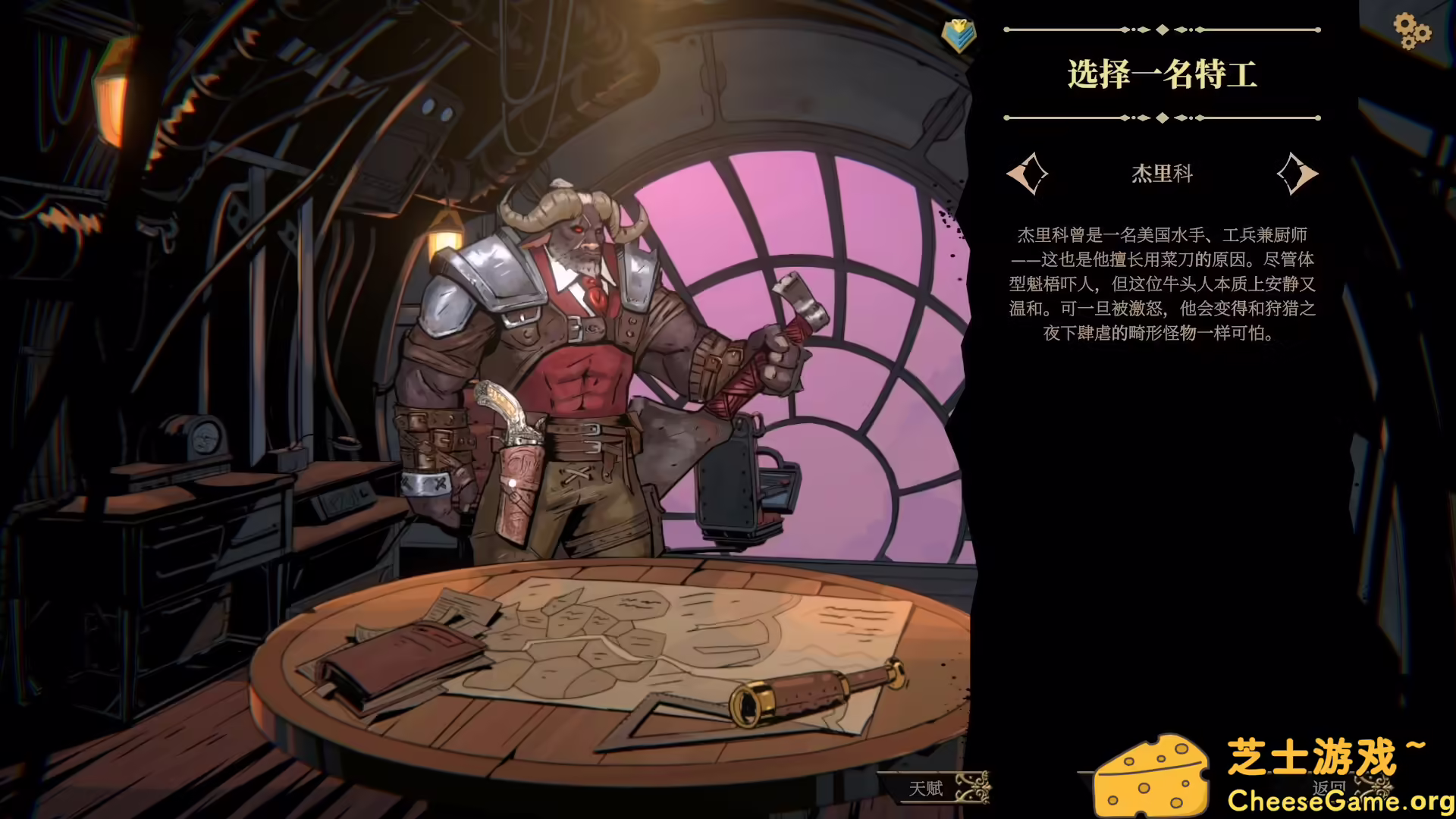Select the next agent with the right arrow
Screen dimensions: 1456x819
[x=1298, y=173]
